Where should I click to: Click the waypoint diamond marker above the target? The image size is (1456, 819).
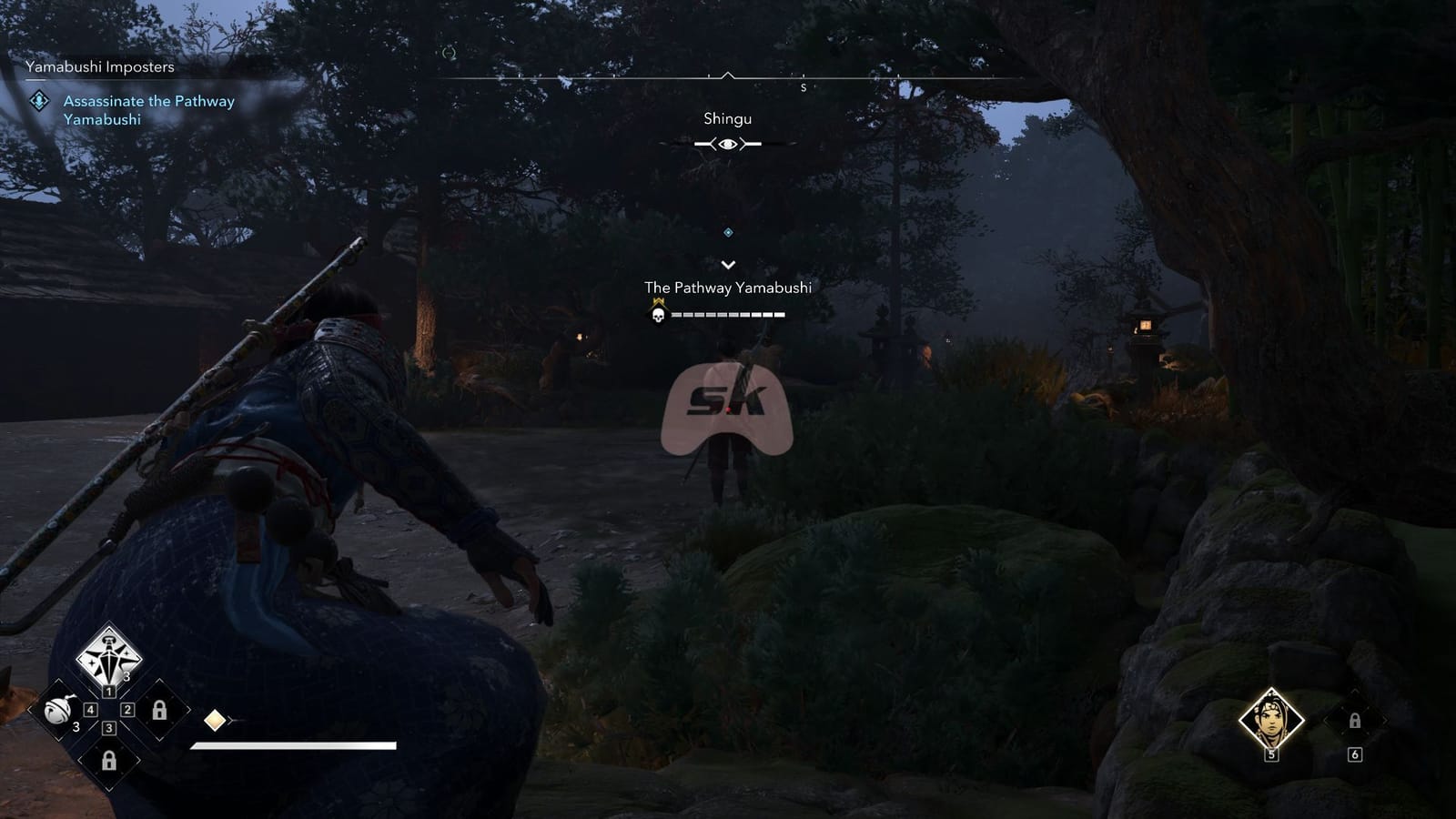tap(726, 232)
